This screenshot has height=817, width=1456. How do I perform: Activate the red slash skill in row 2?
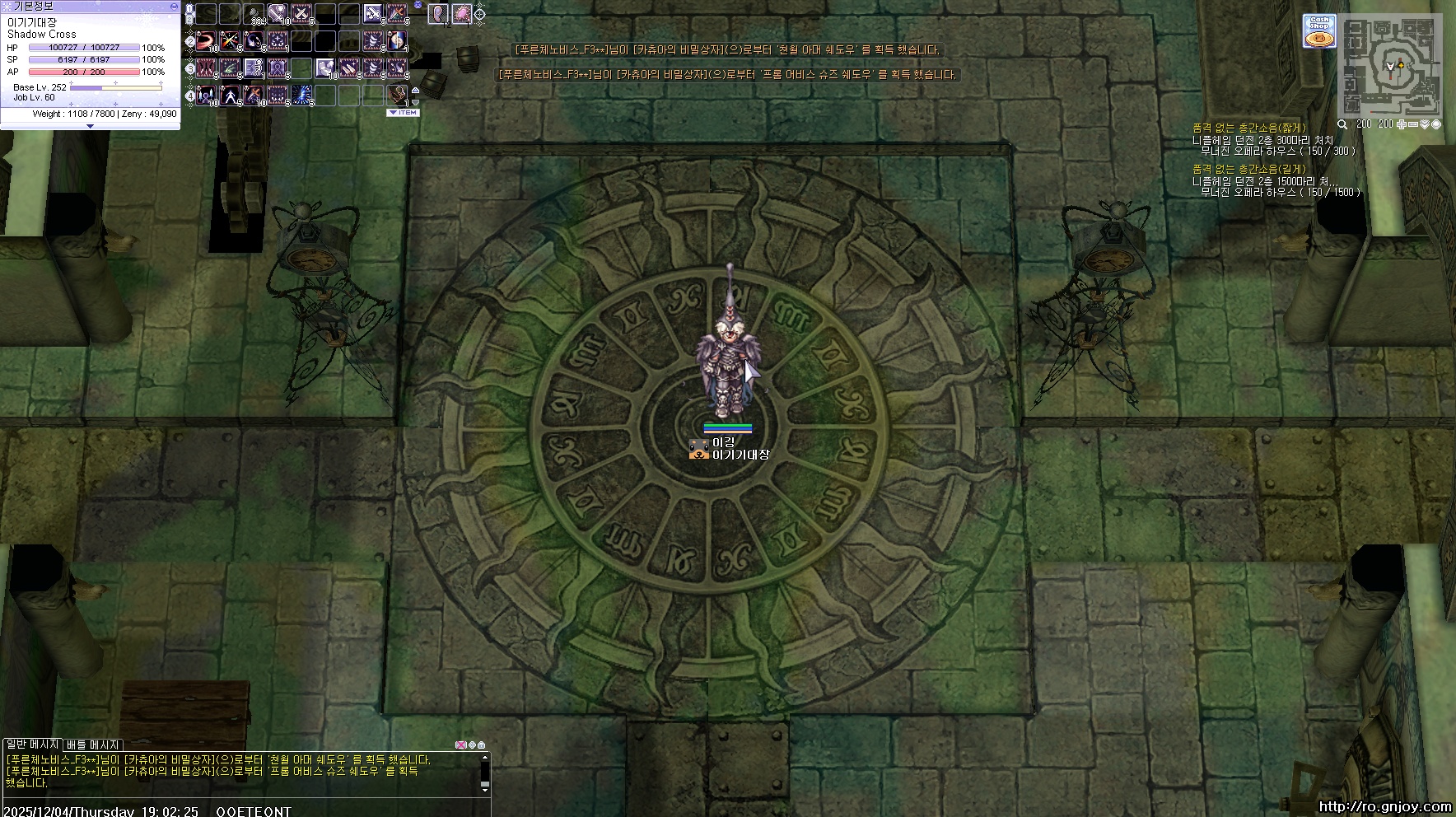click(x=206, y=40)
